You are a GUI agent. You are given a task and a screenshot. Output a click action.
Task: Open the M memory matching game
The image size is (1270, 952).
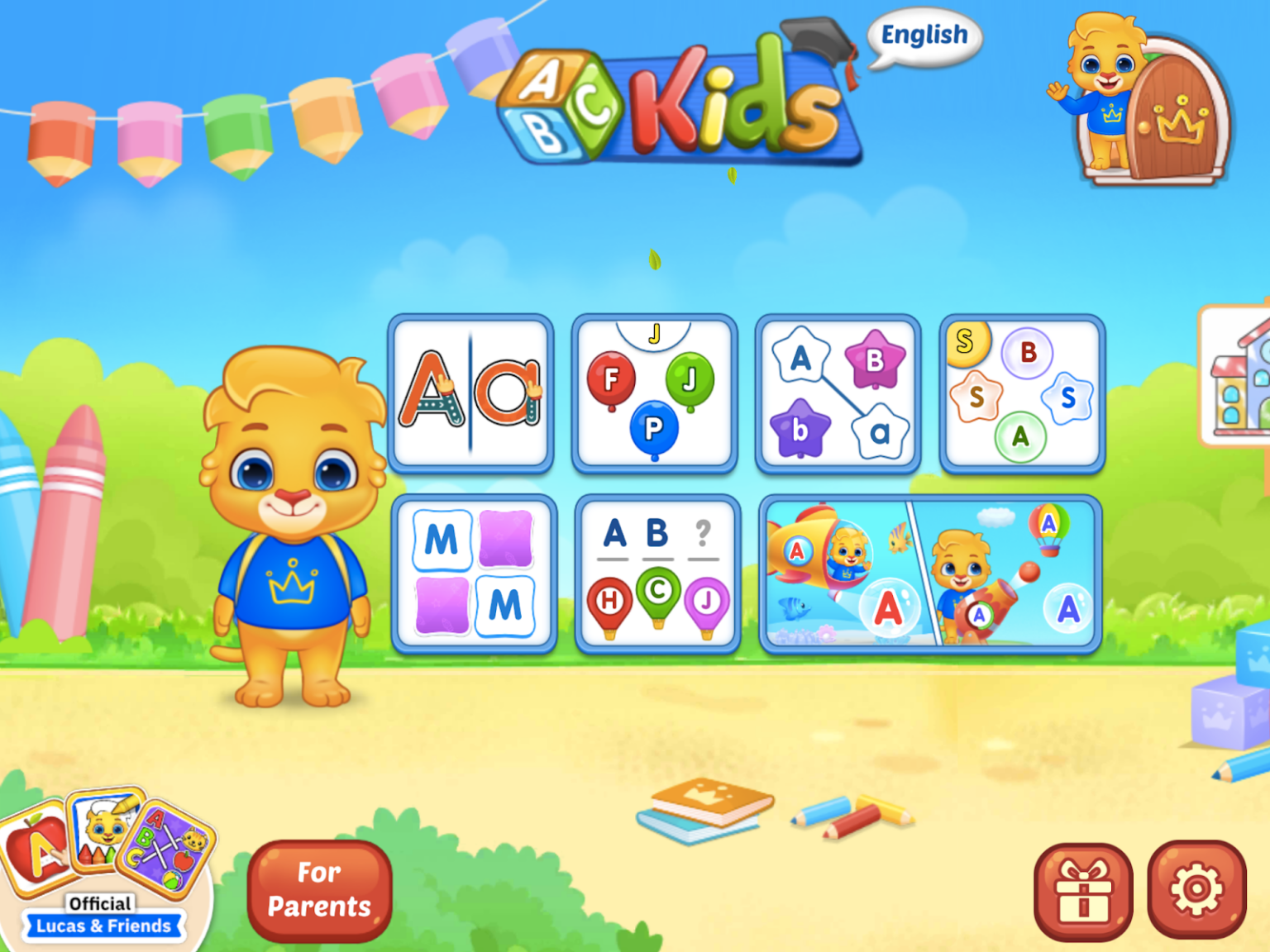pyautogui.click(x=474, y=570)
